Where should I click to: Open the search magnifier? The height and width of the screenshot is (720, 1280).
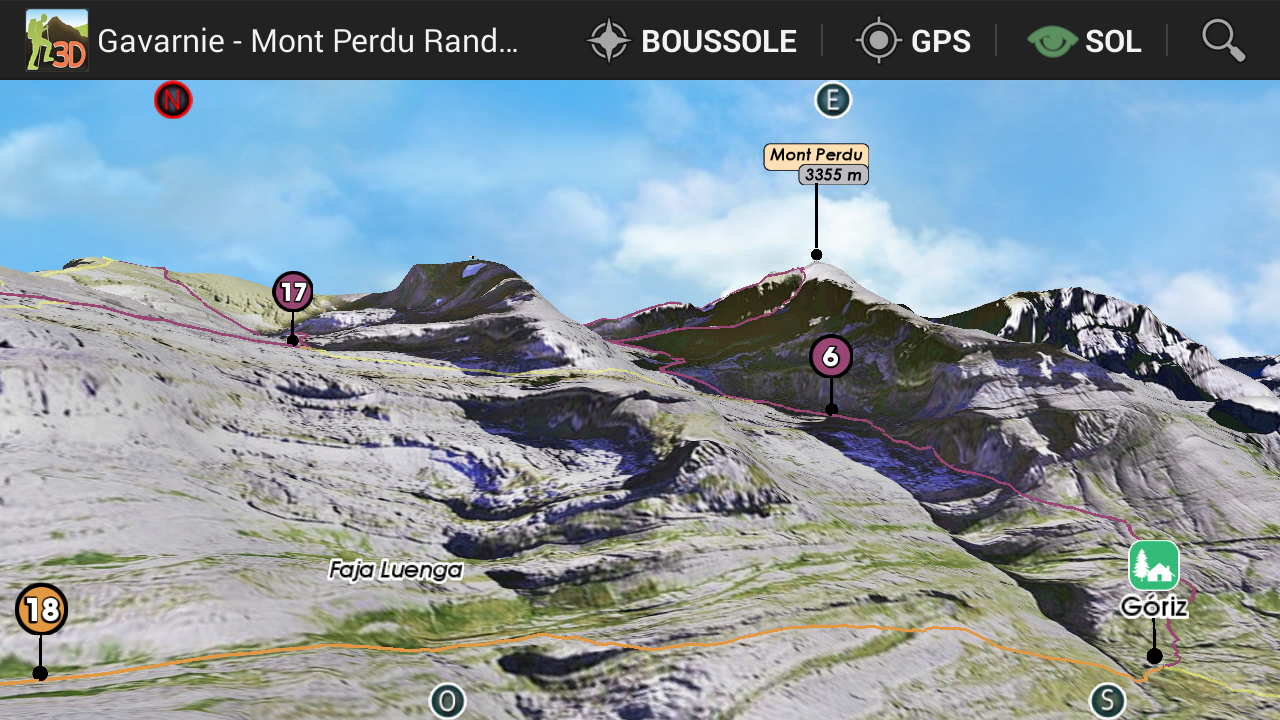[x=1222, y=41]
